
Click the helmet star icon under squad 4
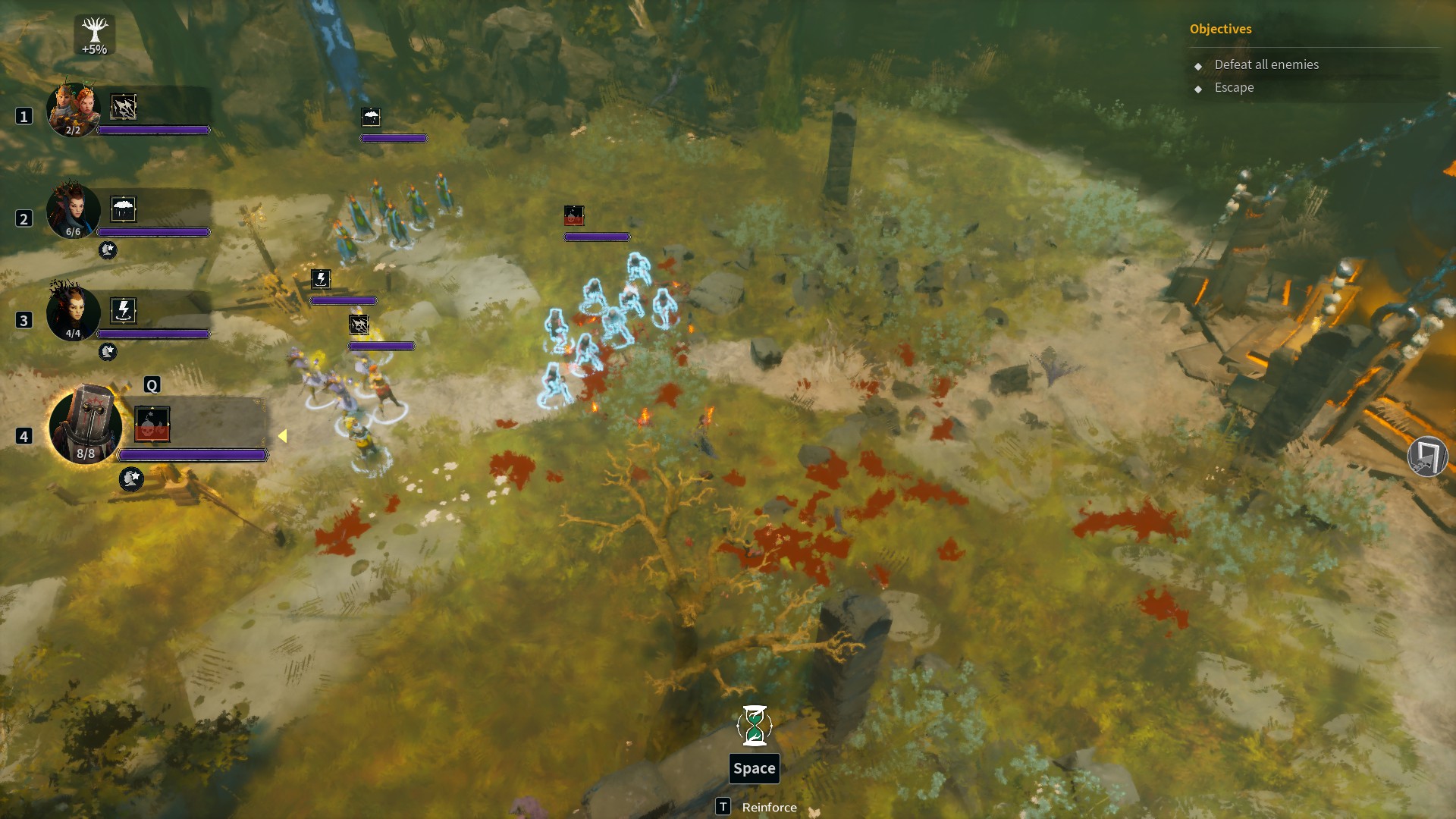tap(131, 479)
